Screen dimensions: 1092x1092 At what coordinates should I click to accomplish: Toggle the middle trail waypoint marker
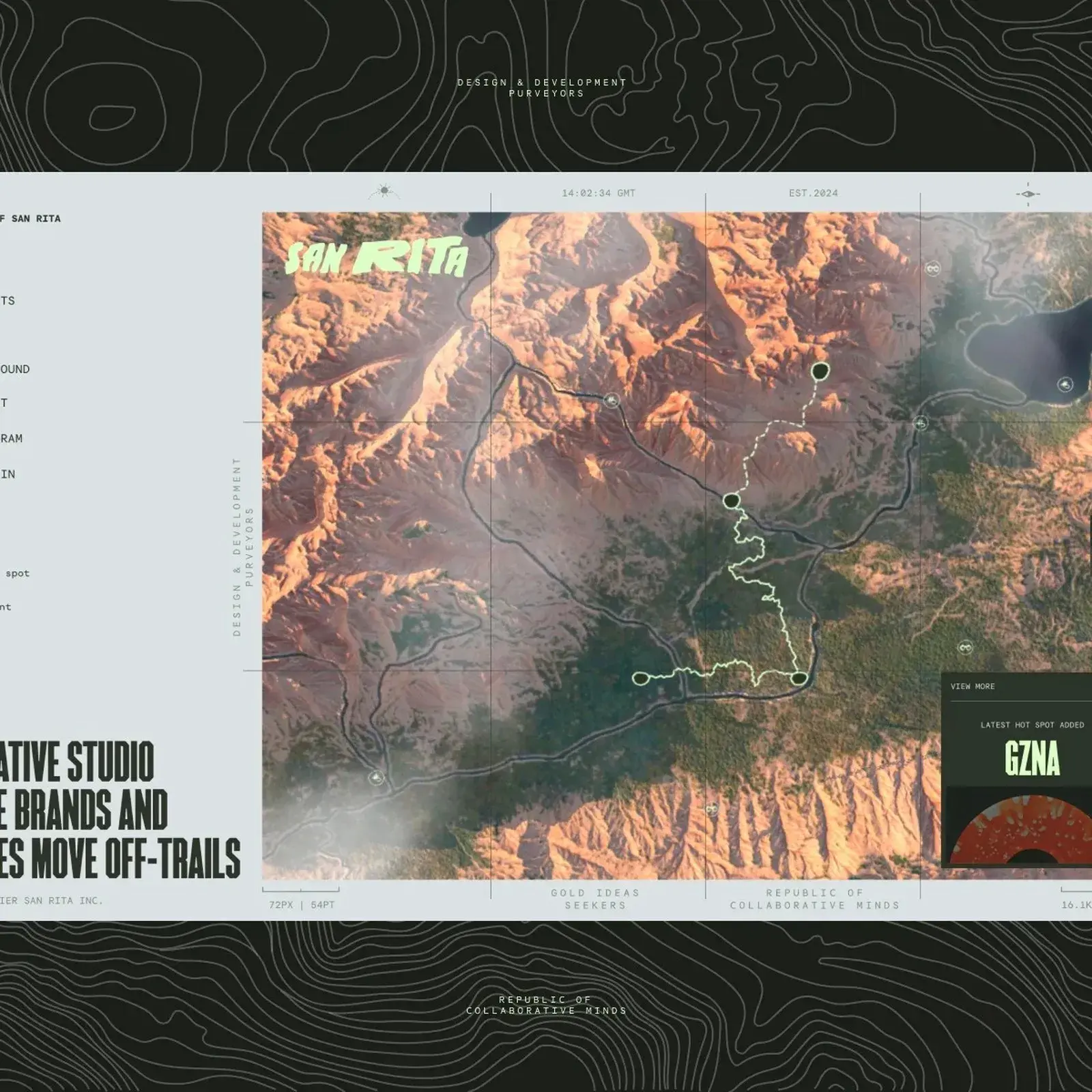click(x=732, y=500)
